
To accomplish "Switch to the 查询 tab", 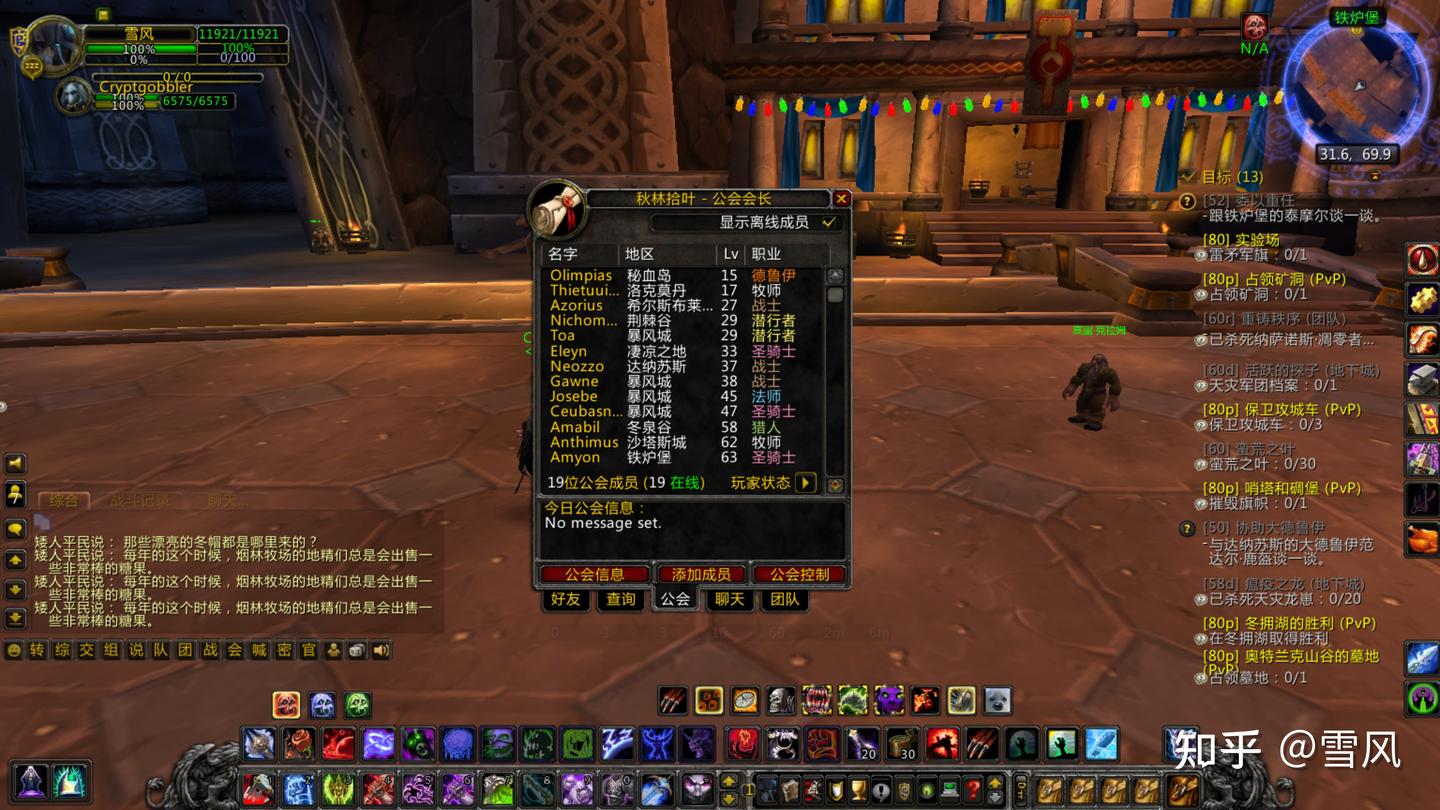I will click(620, 599).
